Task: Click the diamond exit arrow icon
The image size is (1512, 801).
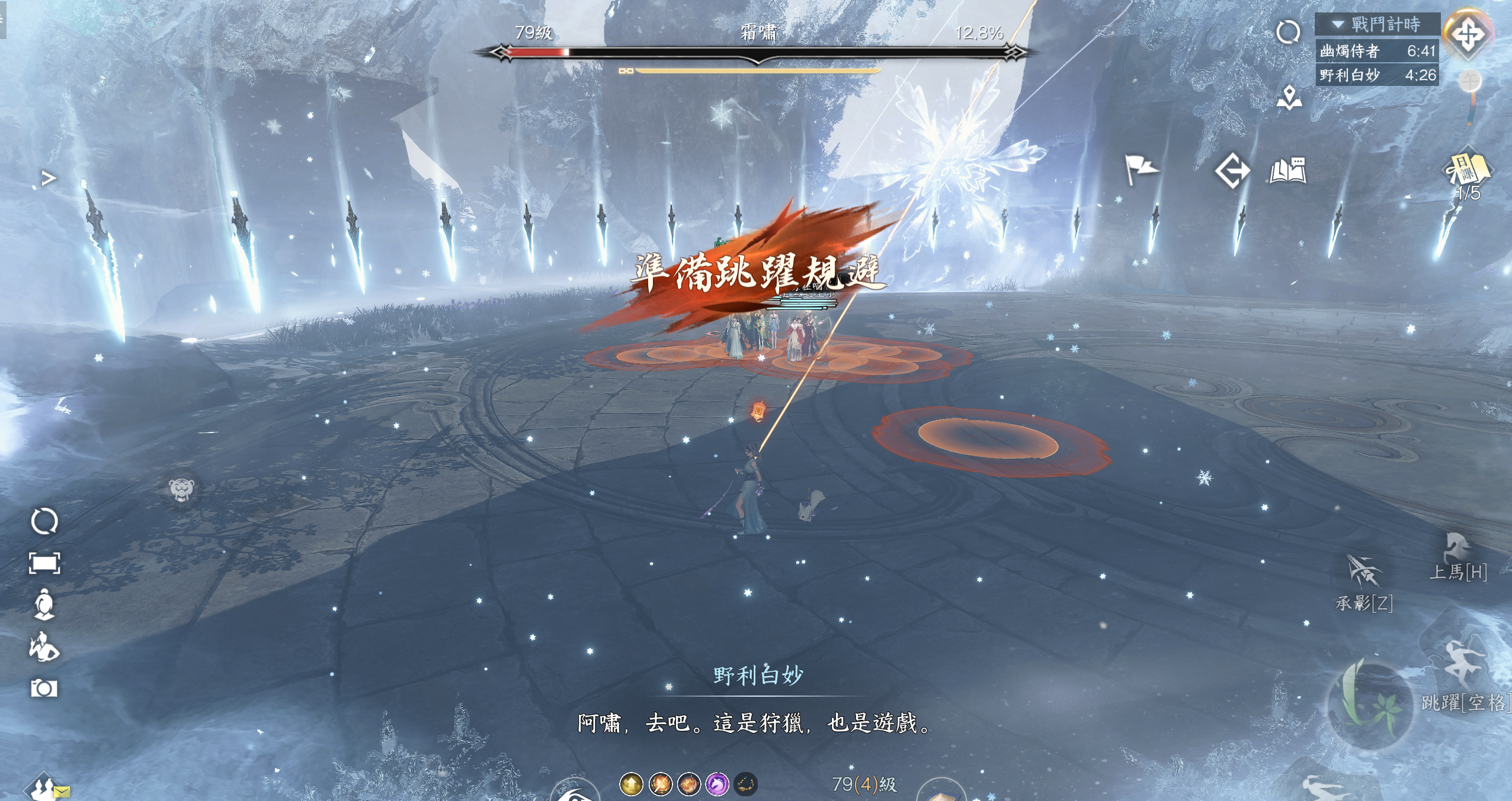Action: (1232, 171)
